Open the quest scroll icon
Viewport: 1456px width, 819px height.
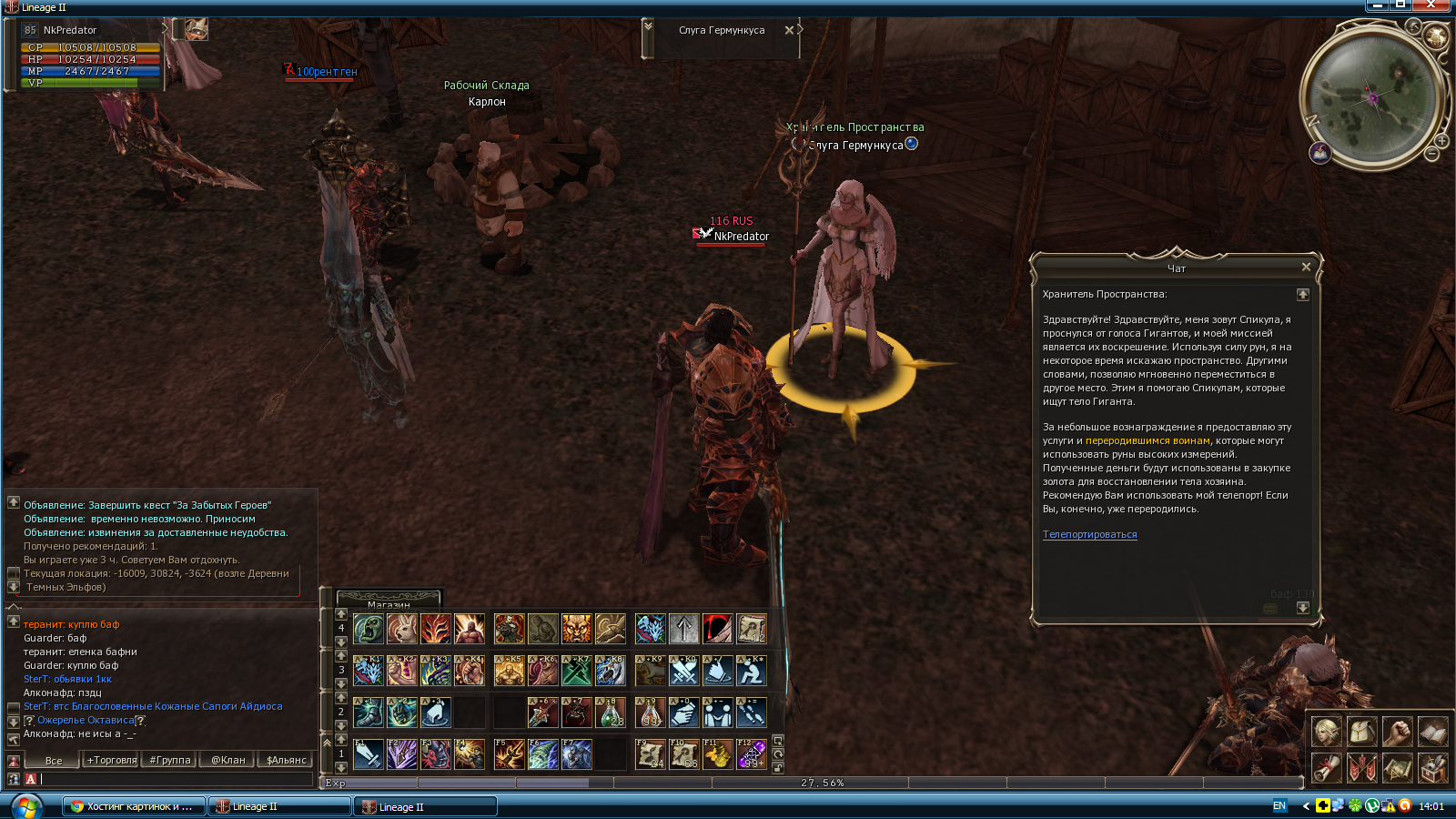[1326, 767]
